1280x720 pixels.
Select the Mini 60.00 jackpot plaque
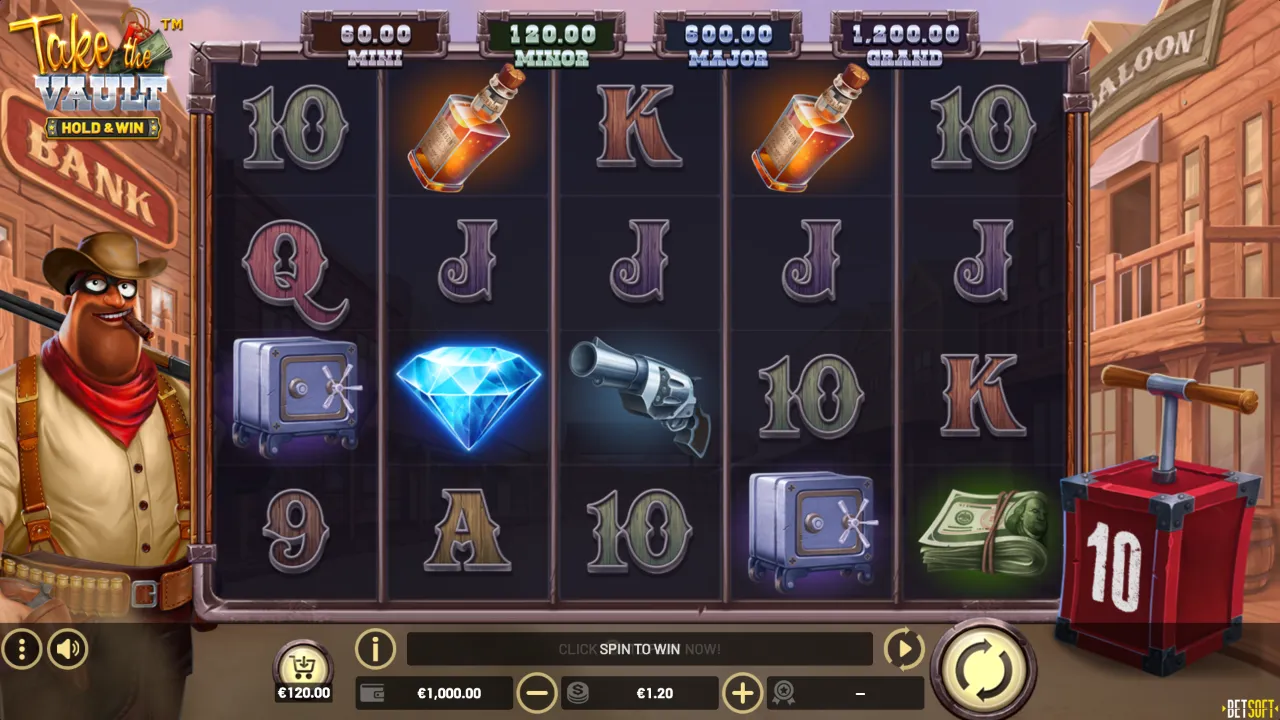pos(376,40)
